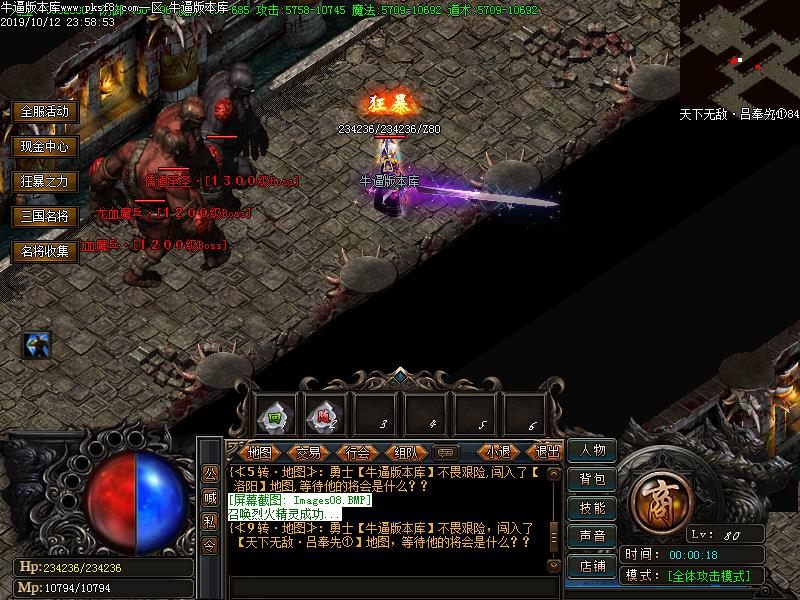Viewport: 800px width, 600px height.
Task: Open the 行会 guild window
Action: pyautogui.click(x=357, y=452)
